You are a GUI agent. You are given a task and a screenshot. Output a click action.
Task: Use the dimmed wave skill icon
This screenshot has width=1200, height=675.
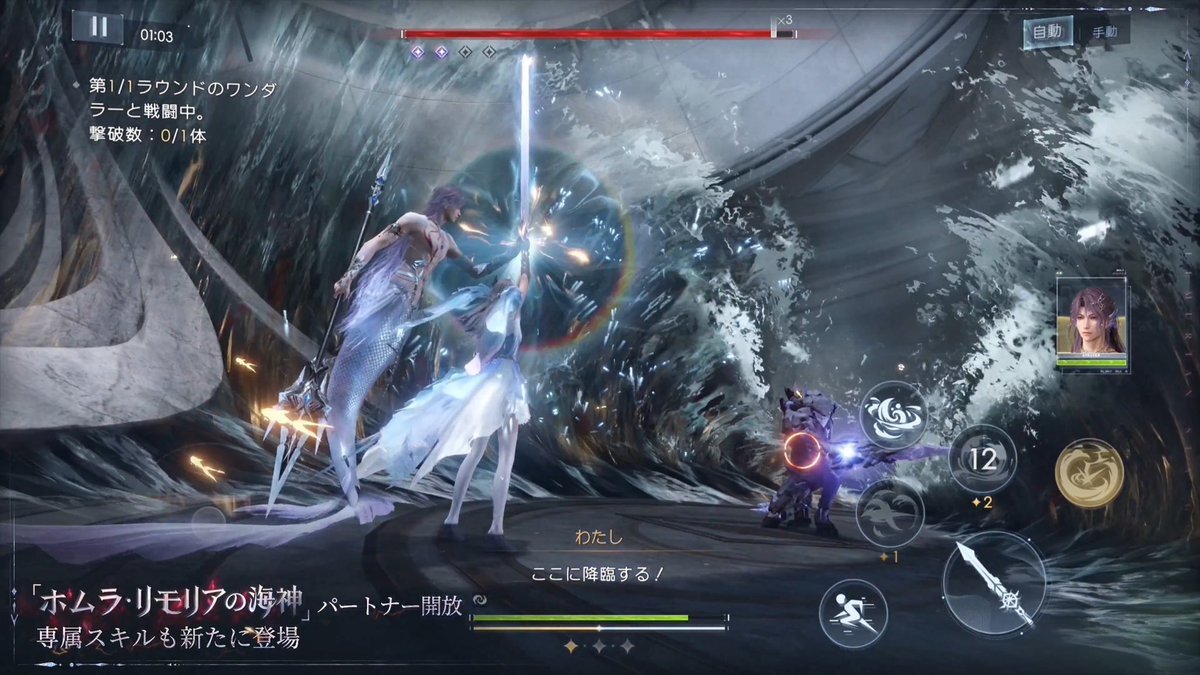click(x=889, y=512)
